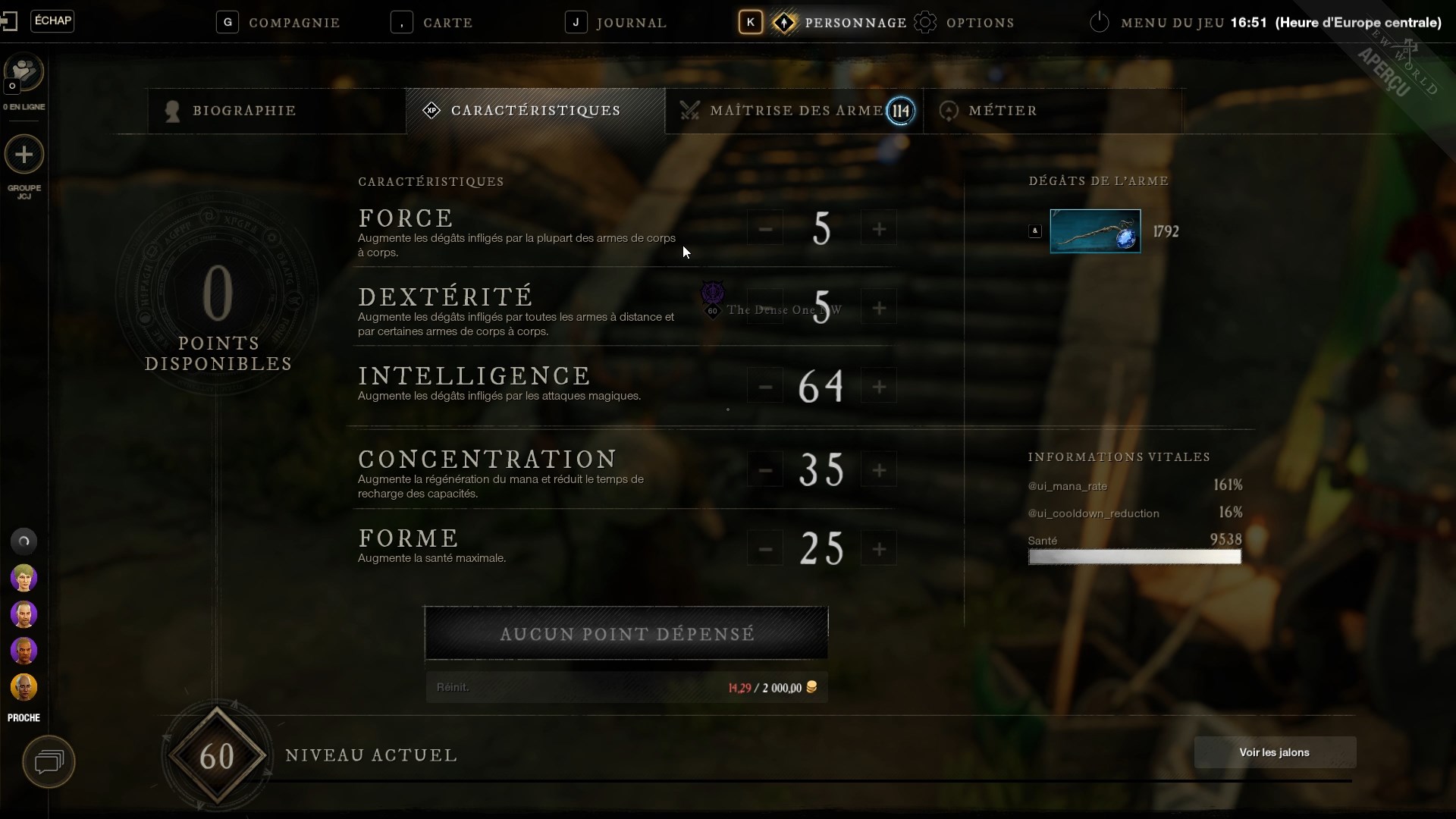Open the Options gear icon
This screenshot has width=1456, height=819.
[x=925, y=22]
